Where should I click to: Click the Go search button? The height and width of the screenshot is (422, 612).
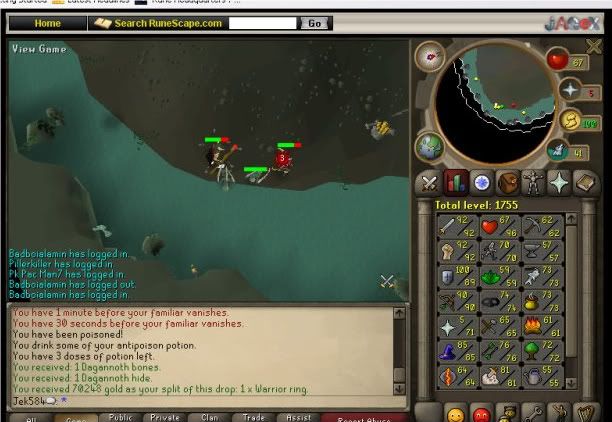(315, 22)
